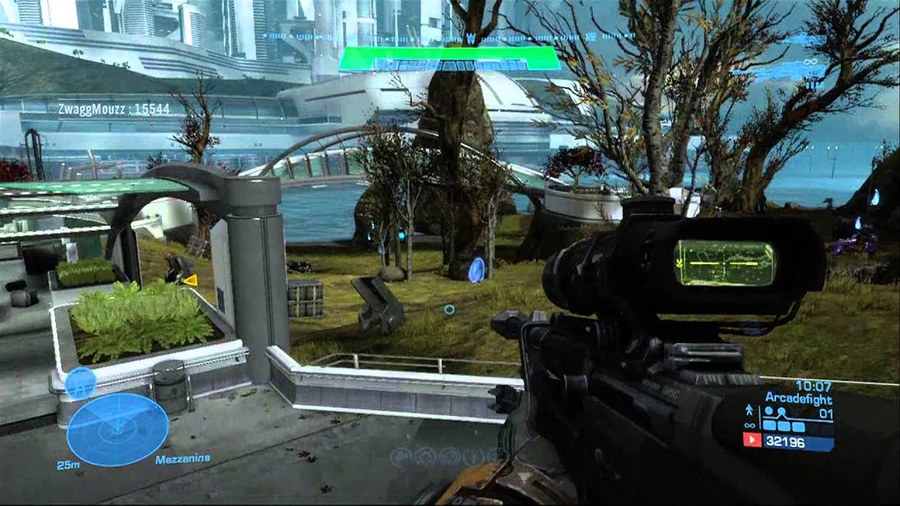Click the Arcadefight game mode label
The height and width of the screenshot is (506, 900).
[798, 397]
